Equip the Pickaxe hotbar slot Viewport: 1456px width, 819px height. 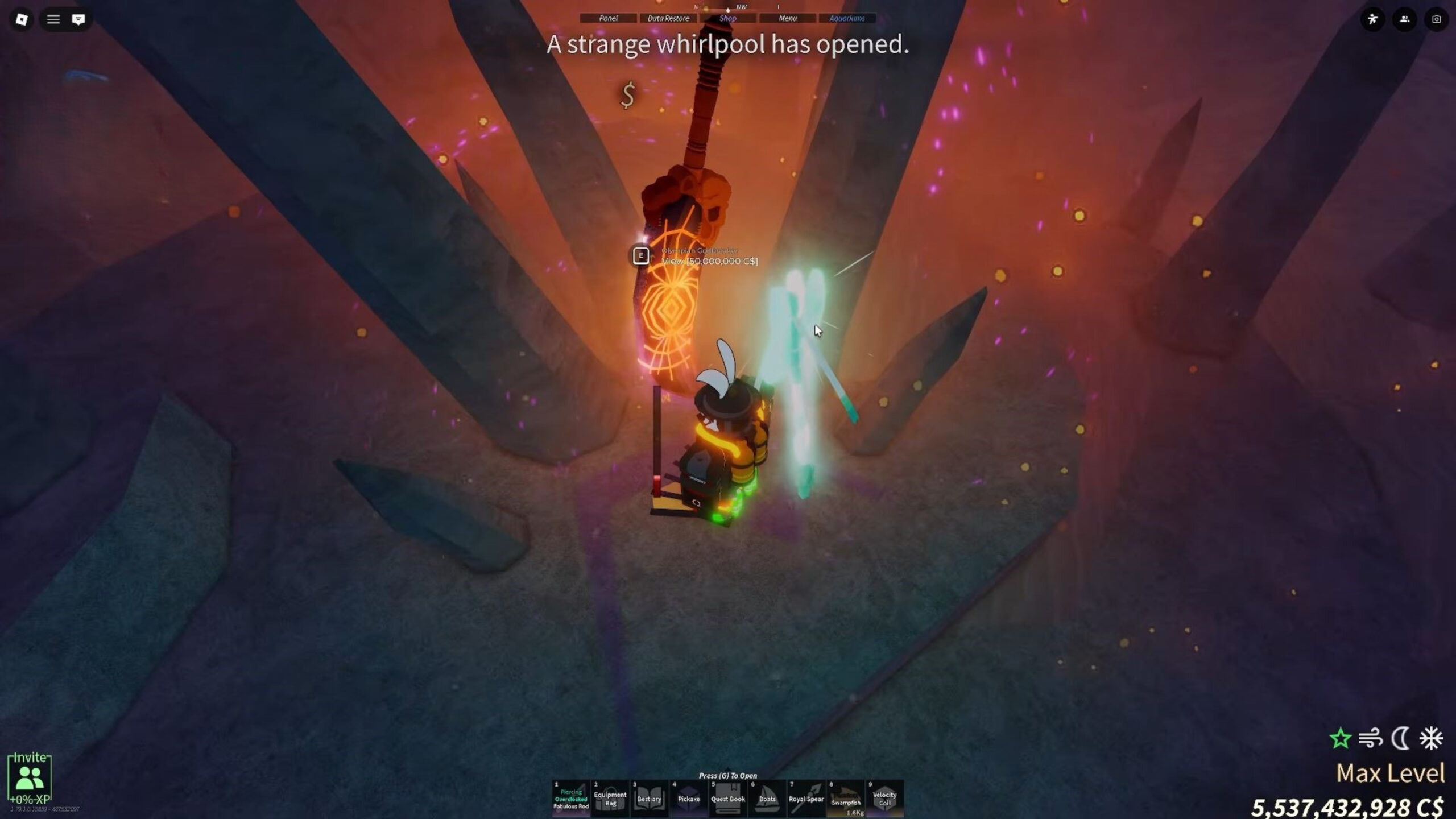689,799
